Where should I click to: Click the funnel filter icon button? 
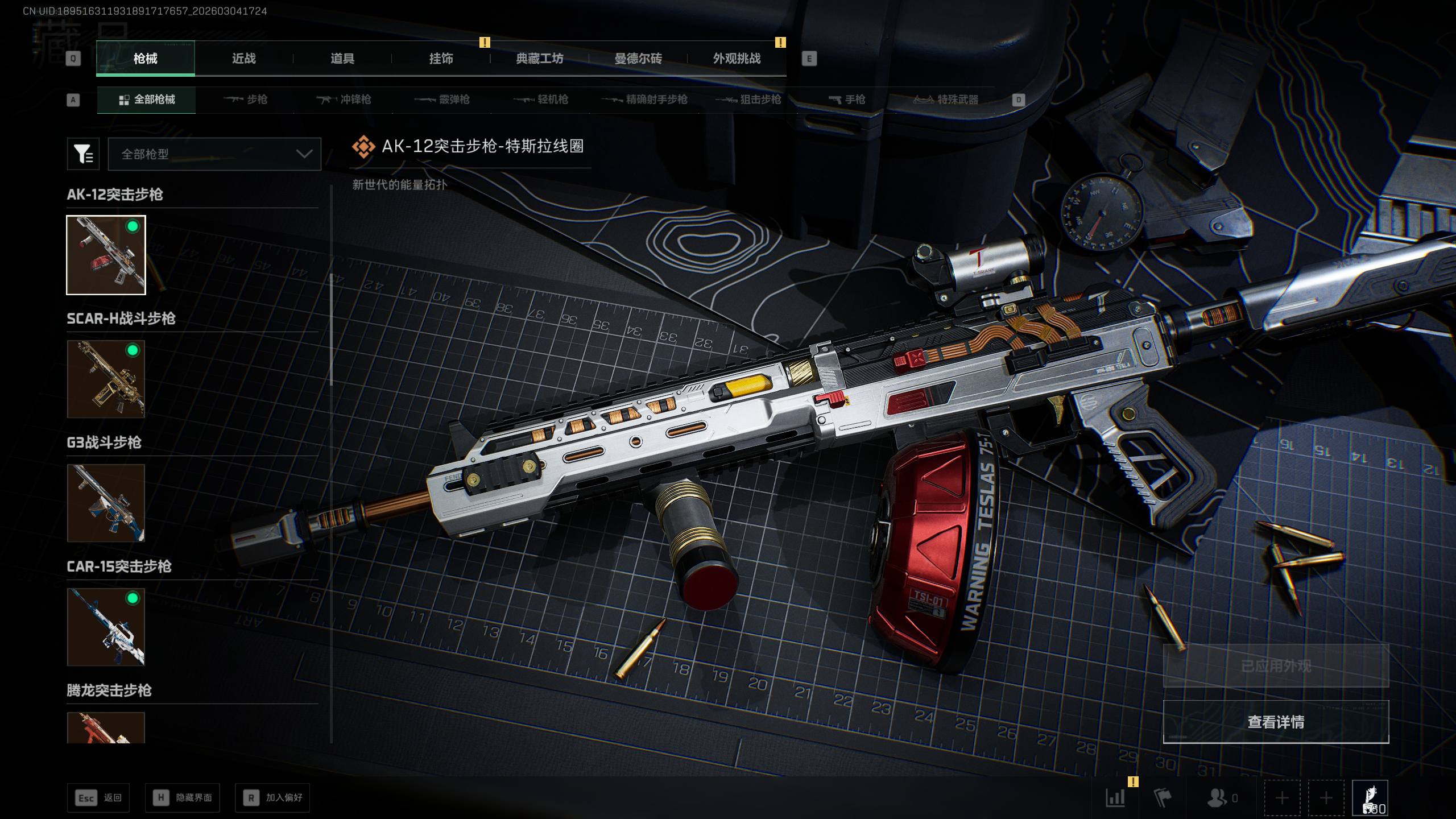click(x=83, y=154)
